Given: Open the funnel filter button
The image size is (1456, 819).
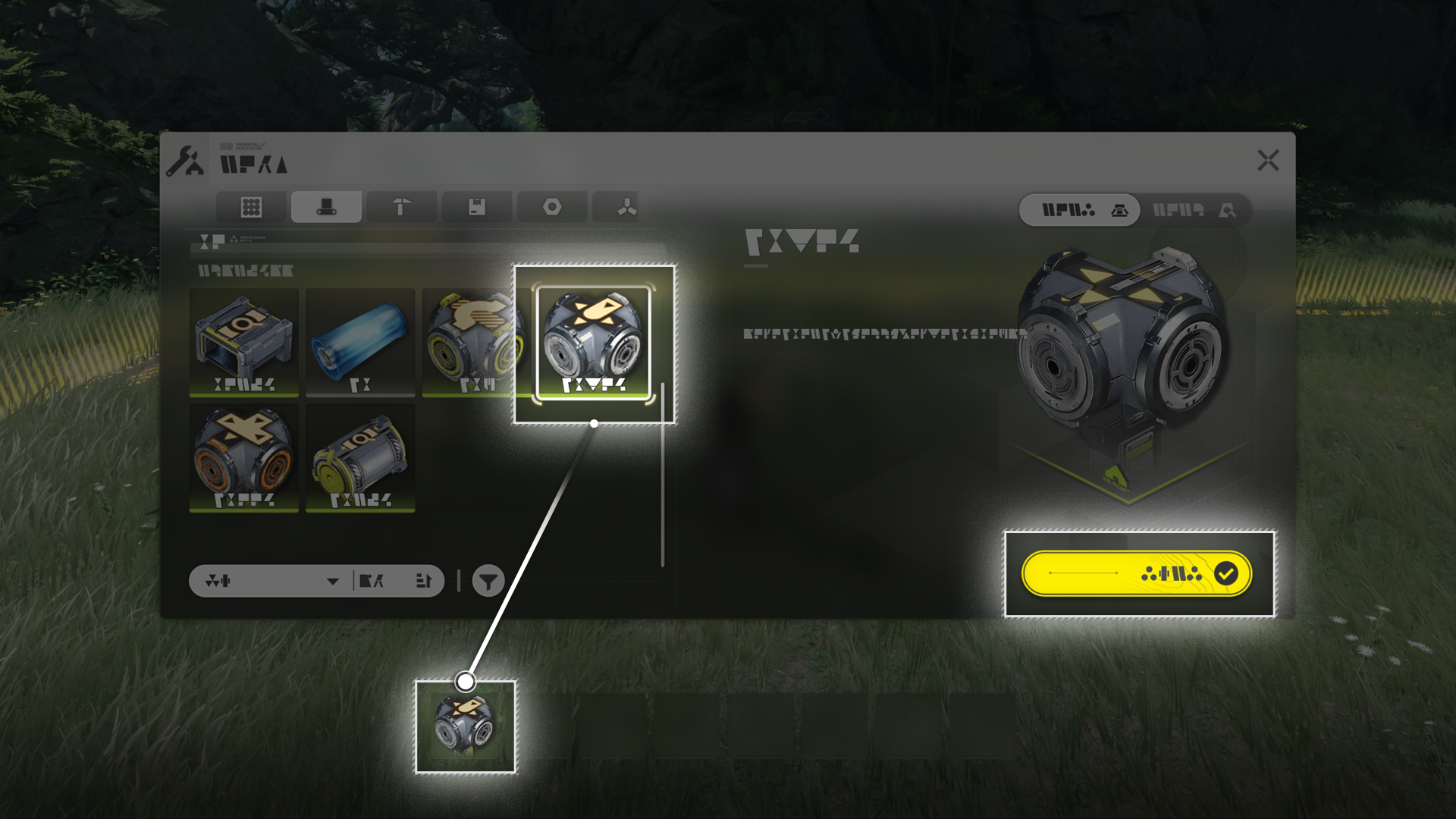Looking at the screenshot, I should click(x=488, y=582).
